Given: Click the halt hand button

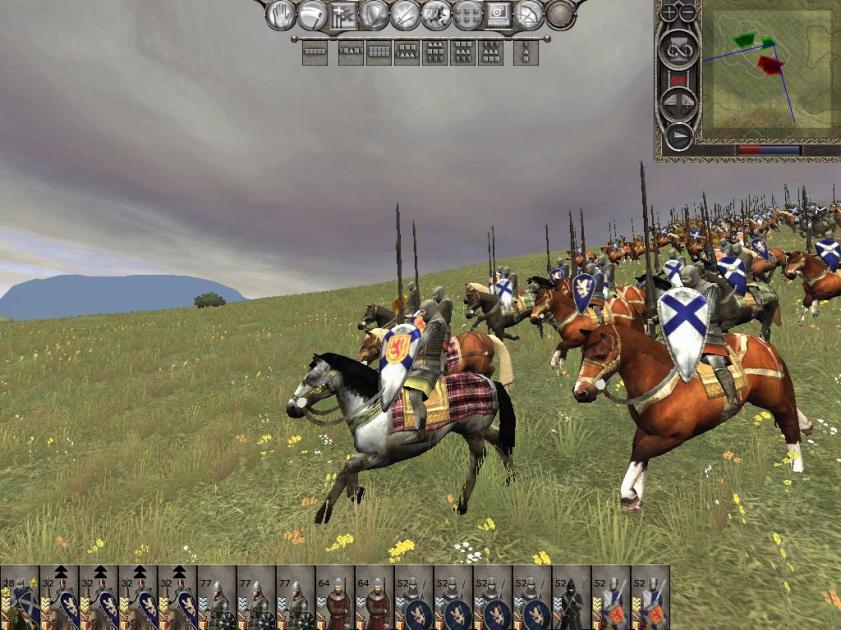Looking at the screenshot, I should 280,14.
